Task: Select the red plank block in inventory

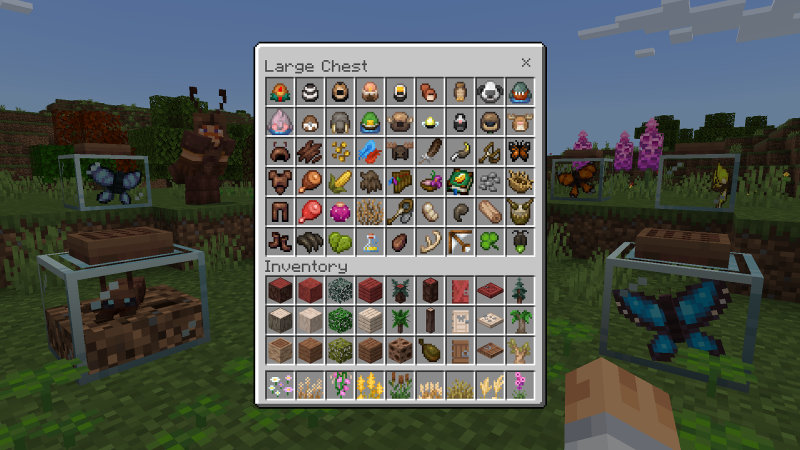Action: point(370,291)
